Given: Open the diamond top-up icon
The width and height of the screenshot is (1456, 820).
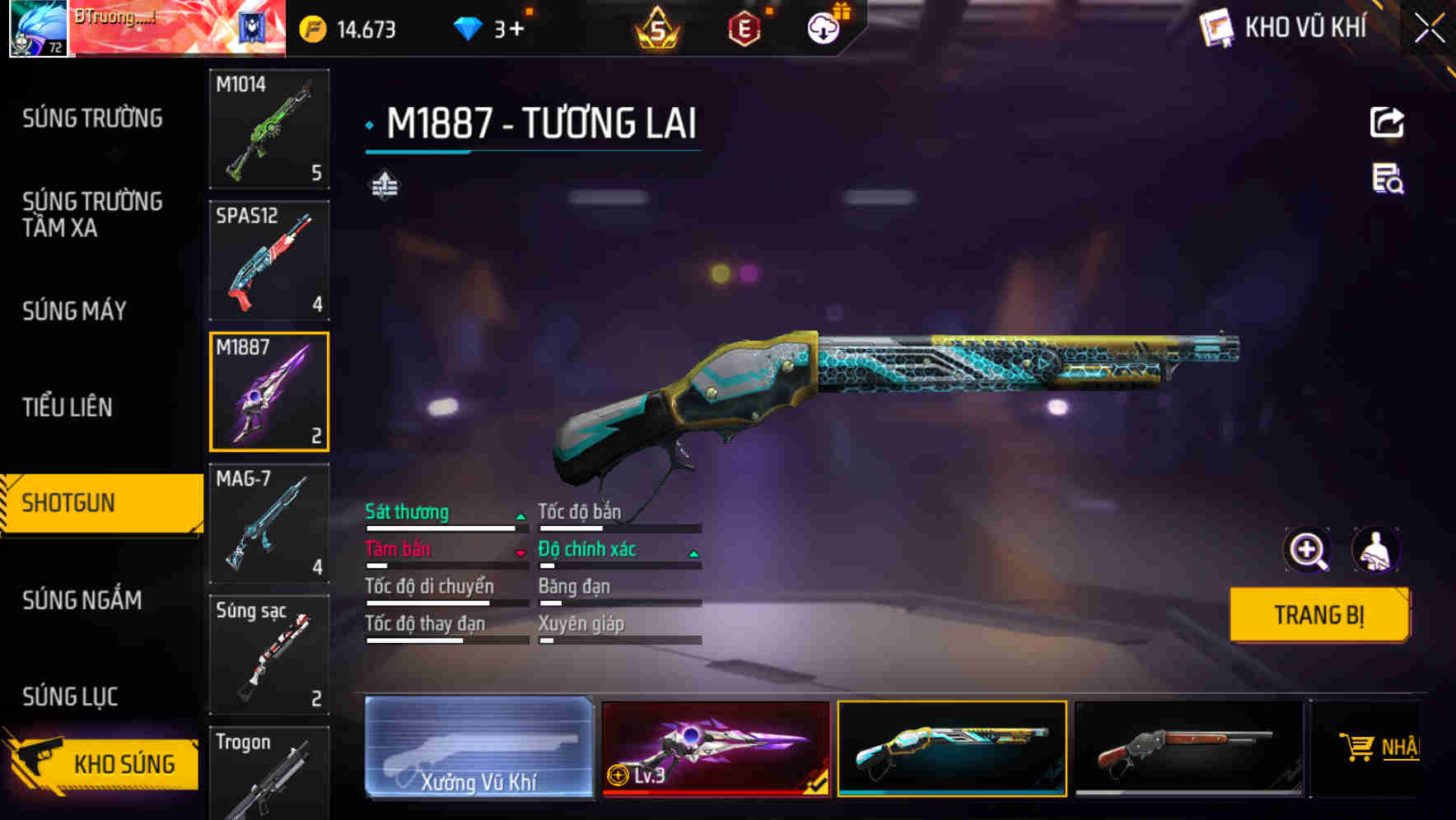Looking at the screenshot, I should point(469,27).
